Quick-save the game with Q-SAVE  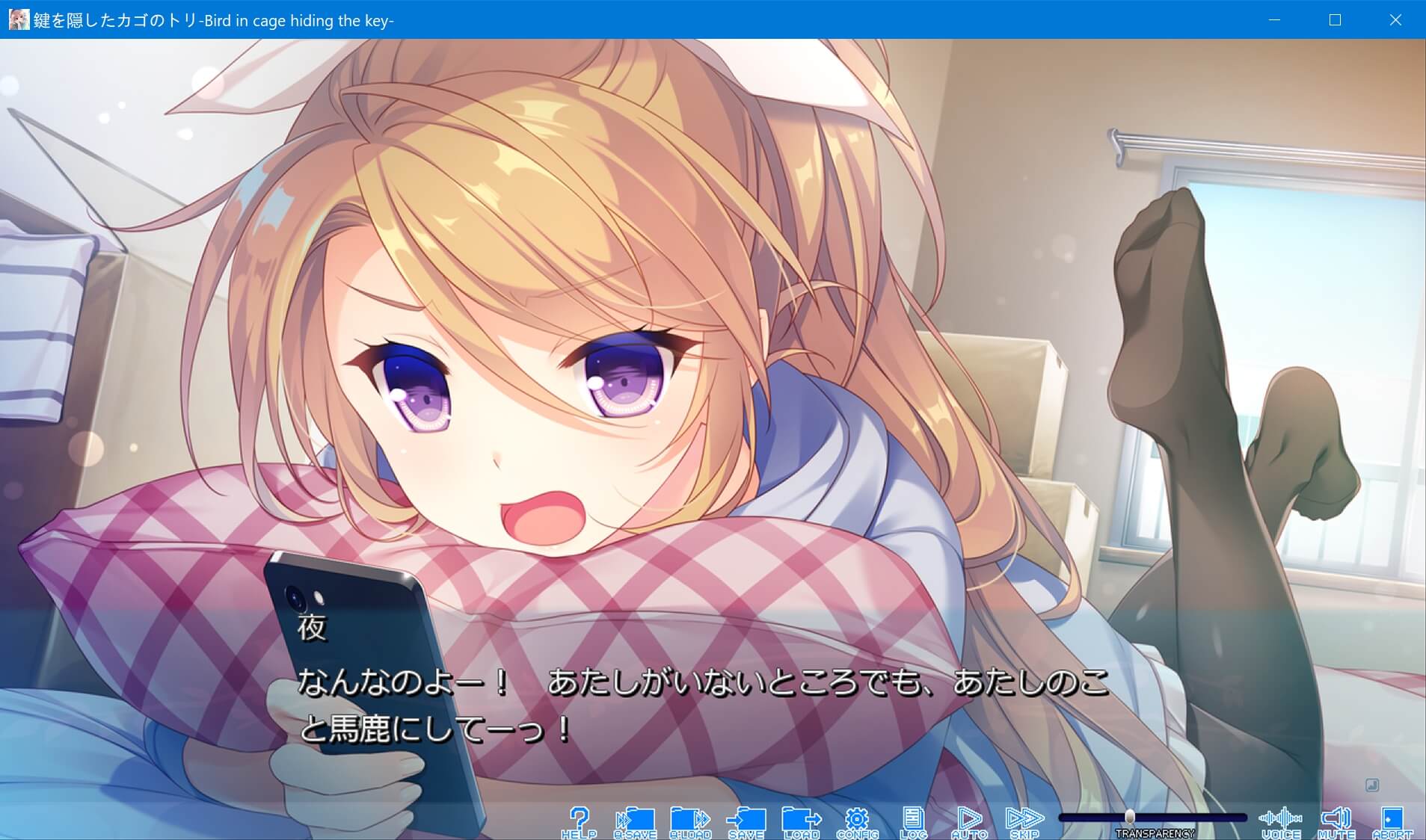point(636,818)
